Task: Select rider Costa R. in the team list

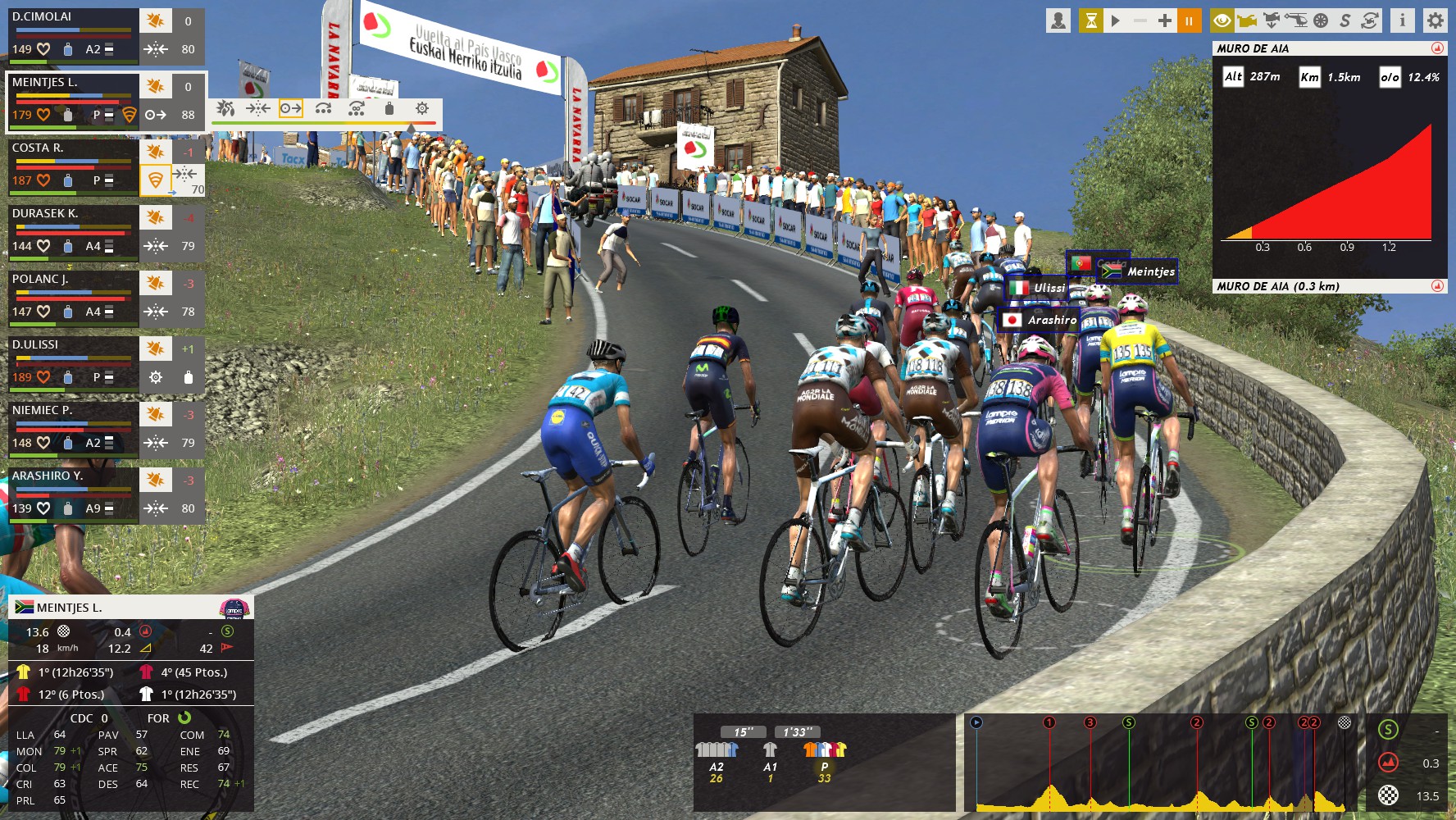Action: click(x=72, y=164)
